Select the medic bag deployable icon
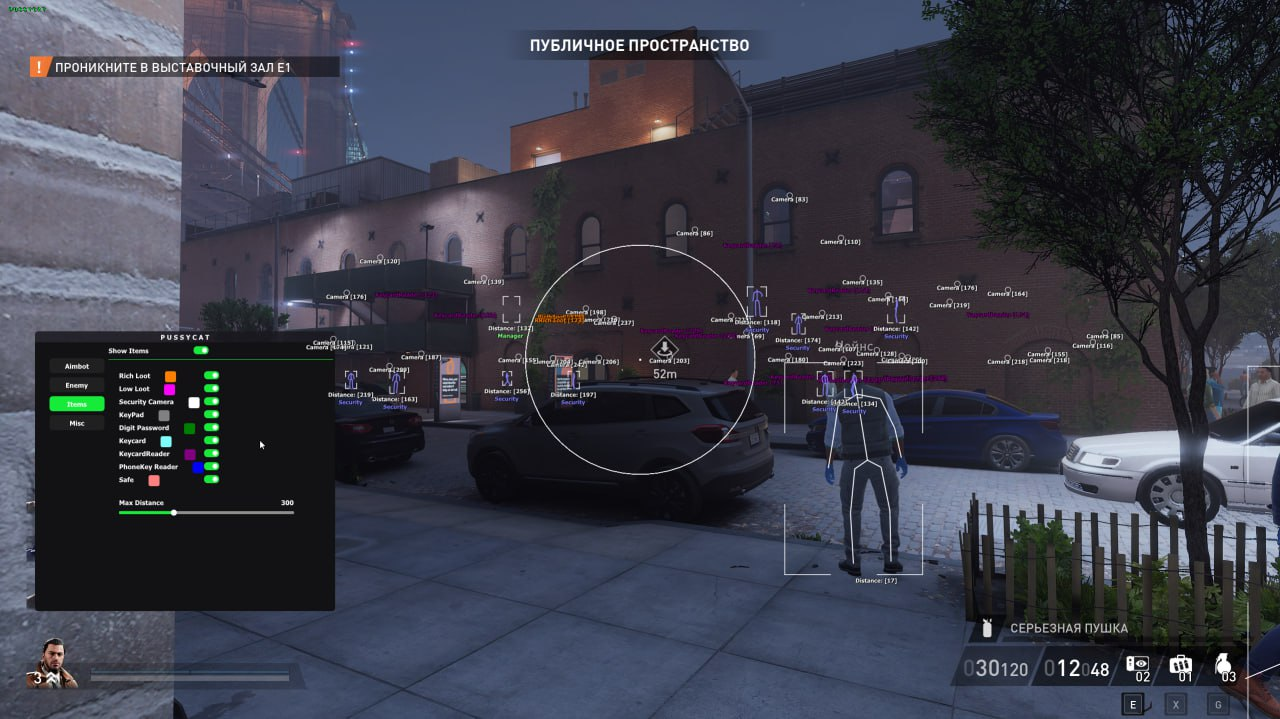Image resolution: width=1280 pixels, height=719 pixels. click(x=1180, y=666)
